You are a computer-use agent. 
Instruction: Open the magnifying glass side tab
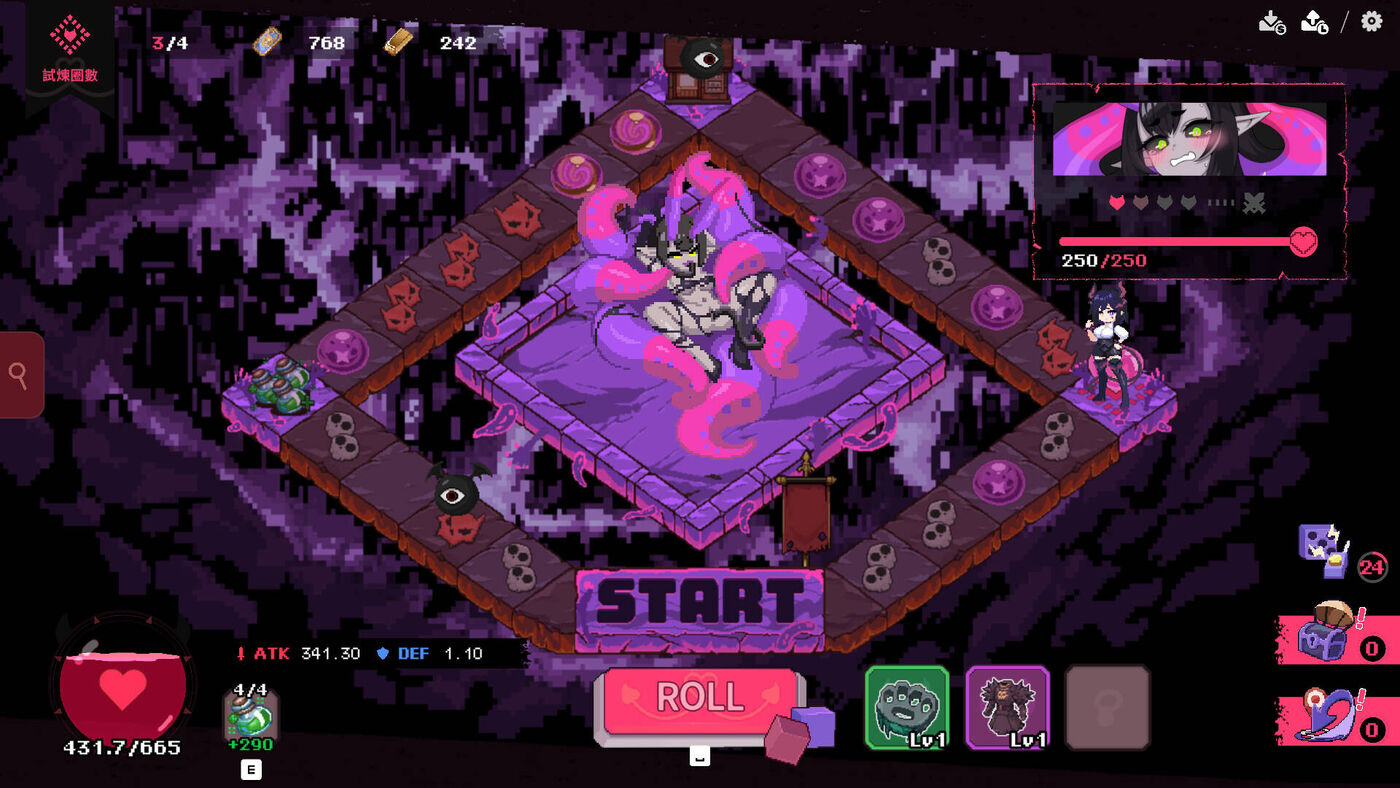pos(20,375)
